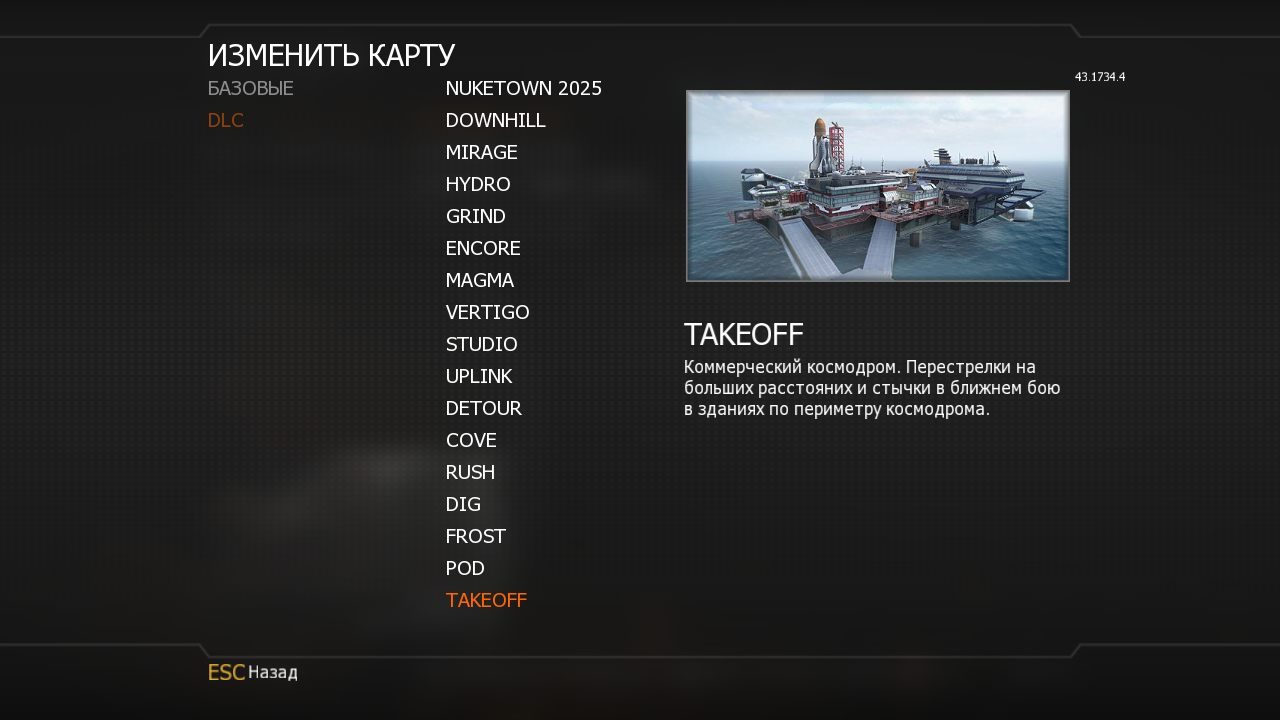Image resolution: width=1280 pixels, height=720 pixels.
Task: Select the Dig map
Action: [x=463, y=505]
